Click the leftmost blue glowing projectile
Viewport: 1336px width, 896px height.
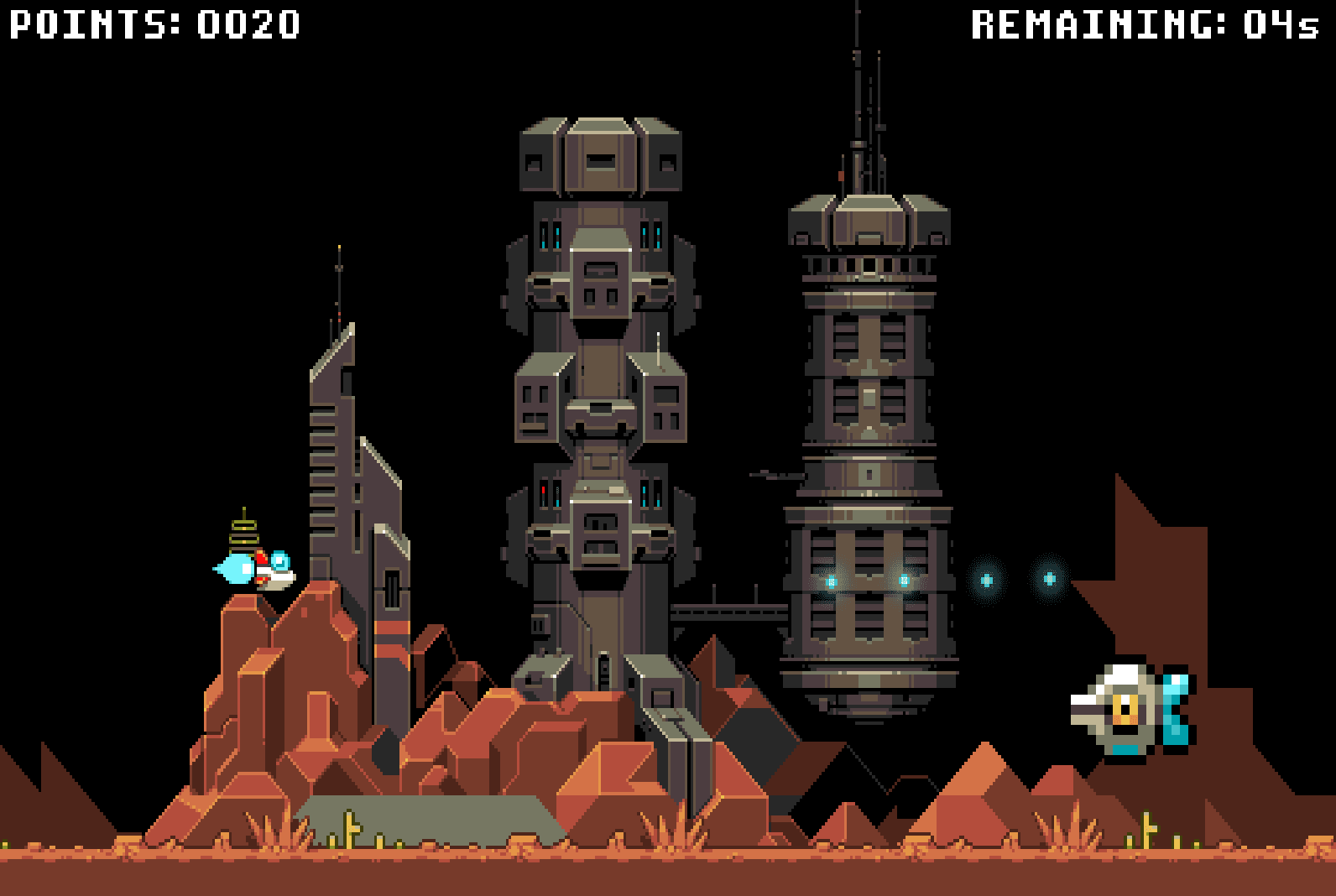click(x=830, y=579)
